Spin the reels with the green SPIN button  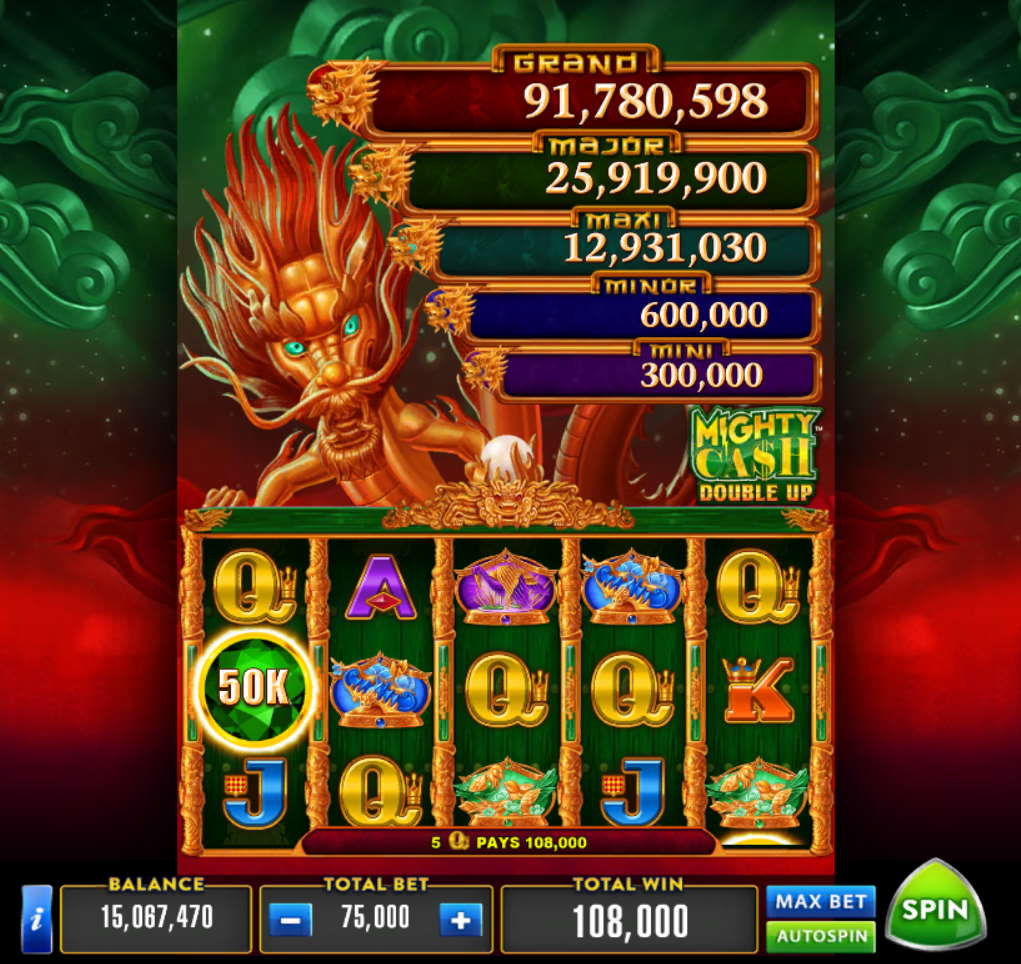coord(935,908)
